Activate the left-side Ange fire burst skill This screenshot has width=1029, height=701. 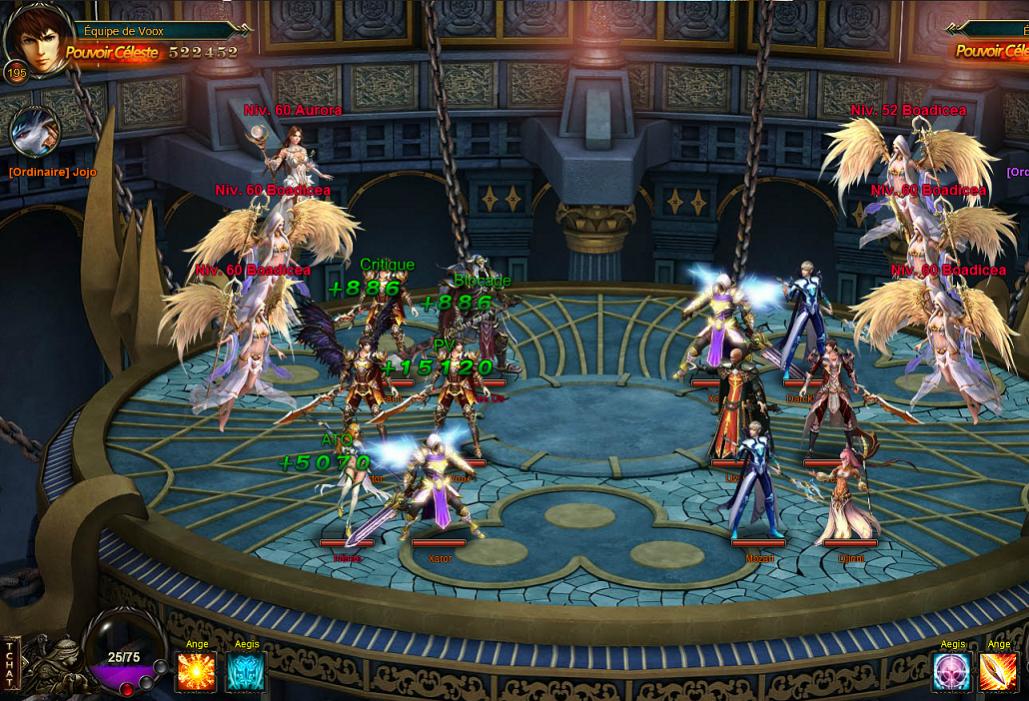tap(196, 672)
